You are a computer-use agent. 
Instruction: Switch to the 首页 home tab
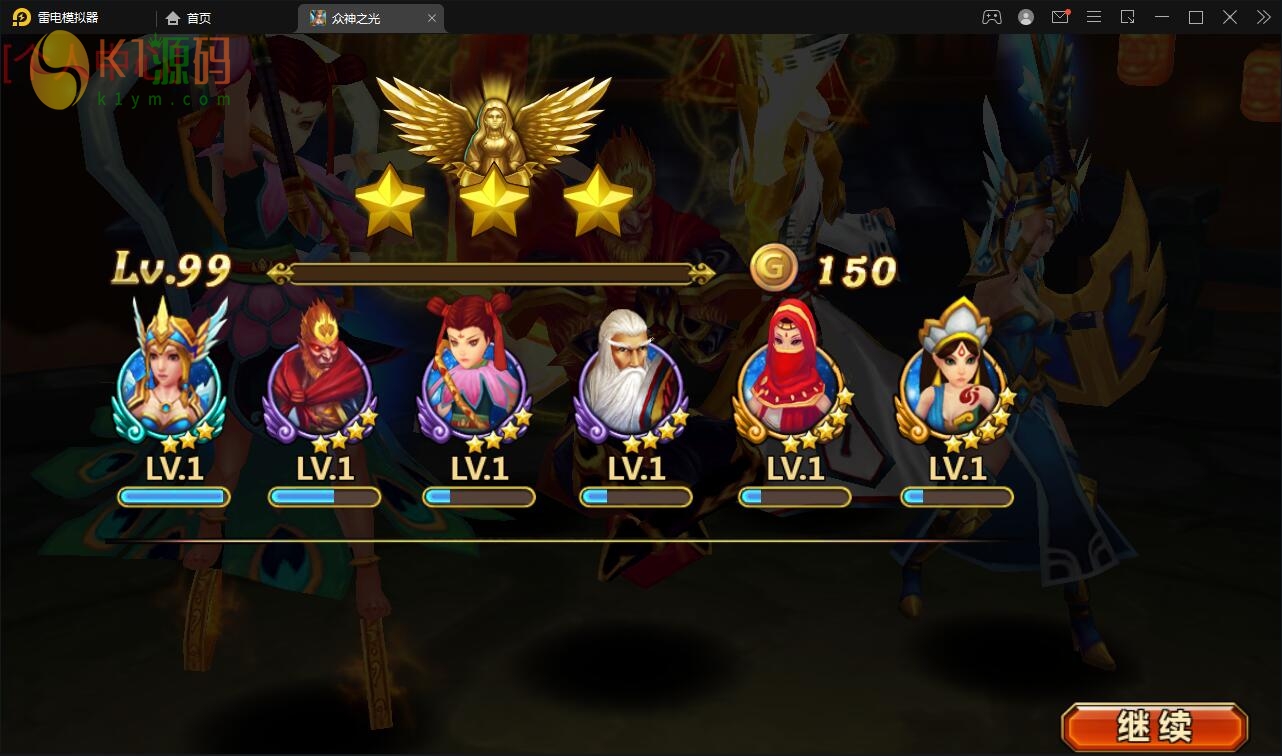point(189,18)
